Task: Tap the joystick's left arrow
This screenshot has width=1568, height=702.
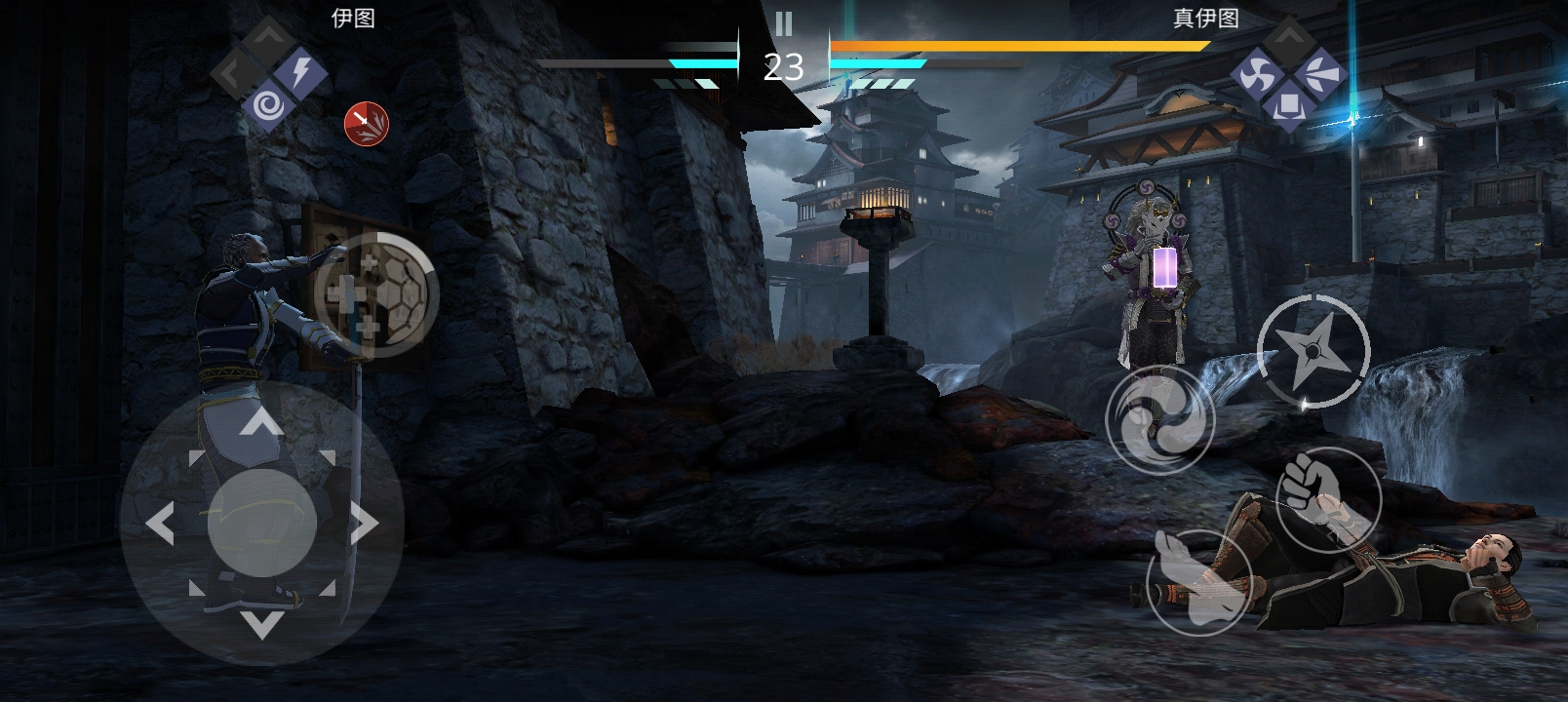Action: click(161, 524)
